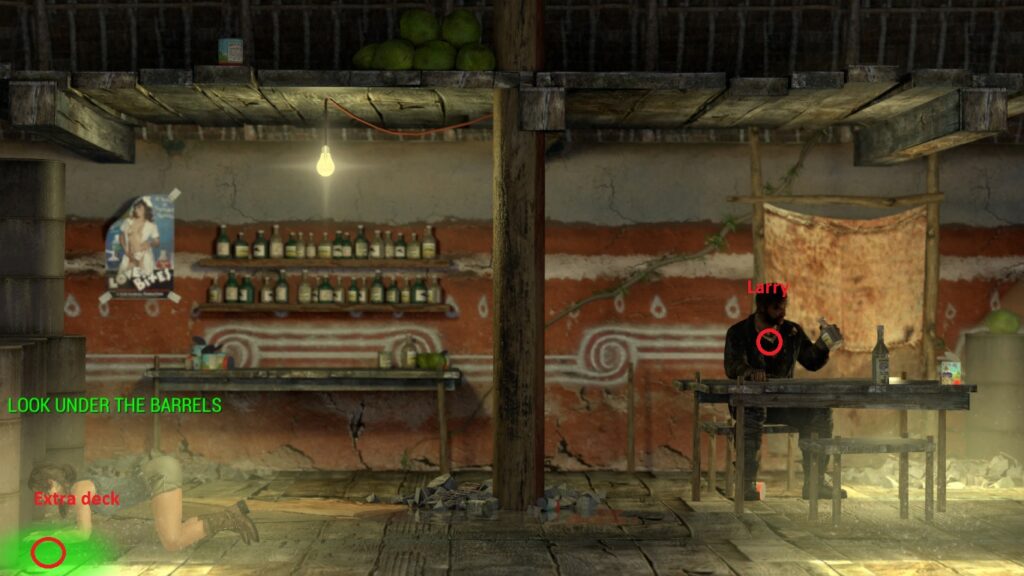Click the red hotspot circle labeled Larry
The height and width of the screenshot is (576, 1024).
pyautogui.click(x=768, y=342)
